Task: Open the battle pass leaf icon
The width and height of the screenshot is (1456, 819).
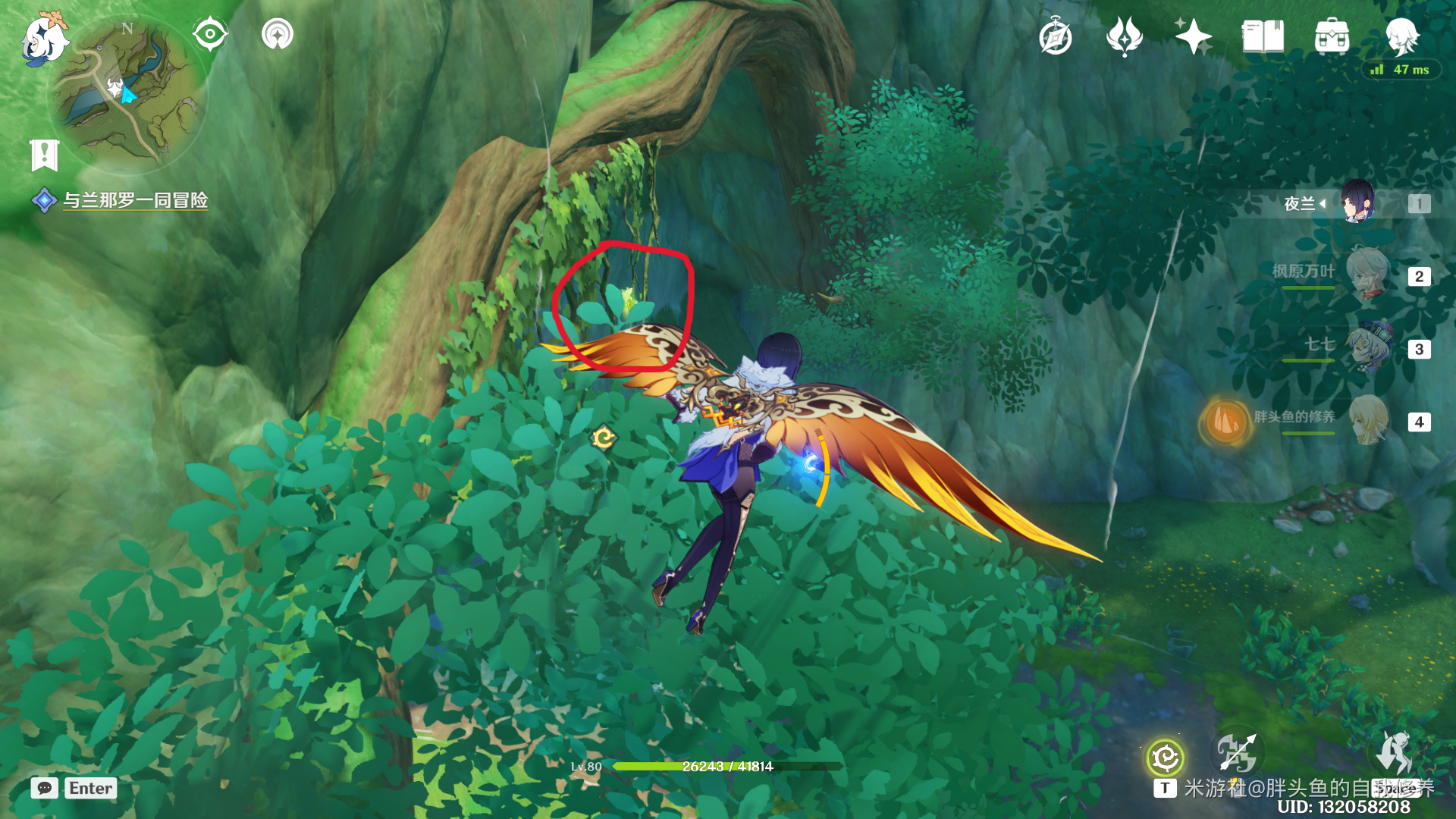Action: tap(1124, 36)
